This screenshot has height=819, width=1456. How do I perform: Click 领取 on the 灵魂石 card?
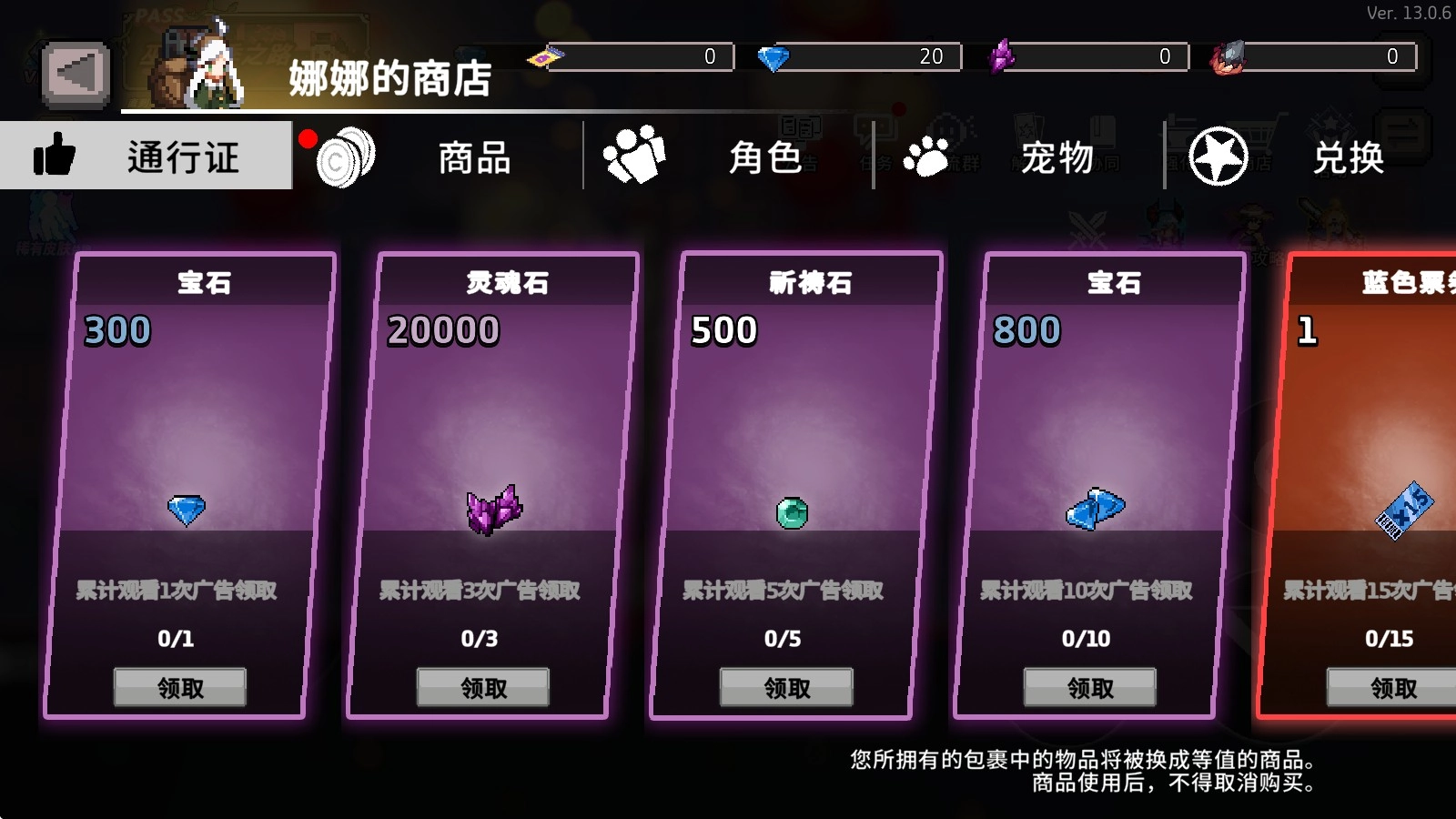click(482, 687)
